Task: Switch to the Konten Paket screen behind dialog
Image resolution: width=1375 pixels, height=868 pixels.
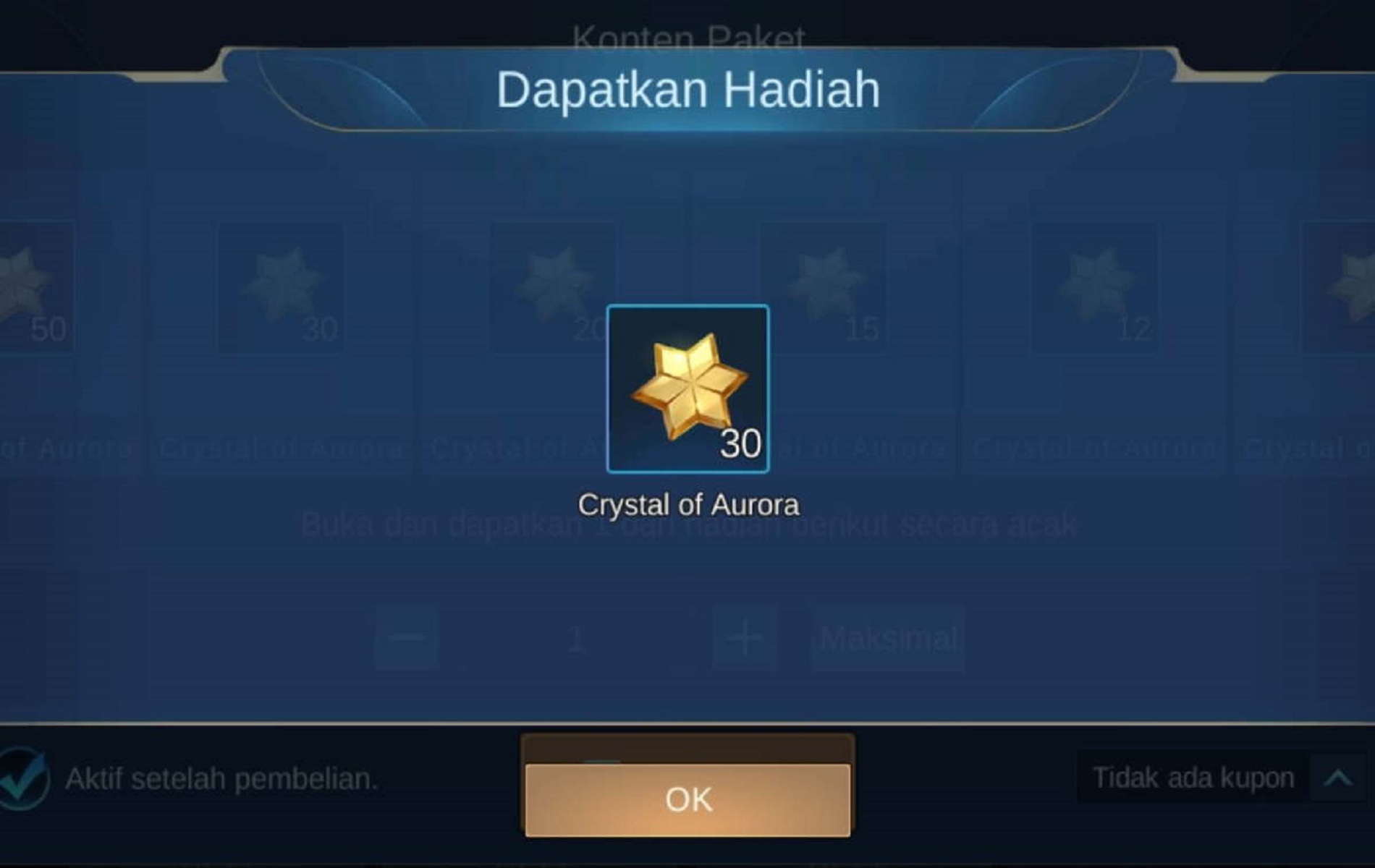Action: coord(687,35)
